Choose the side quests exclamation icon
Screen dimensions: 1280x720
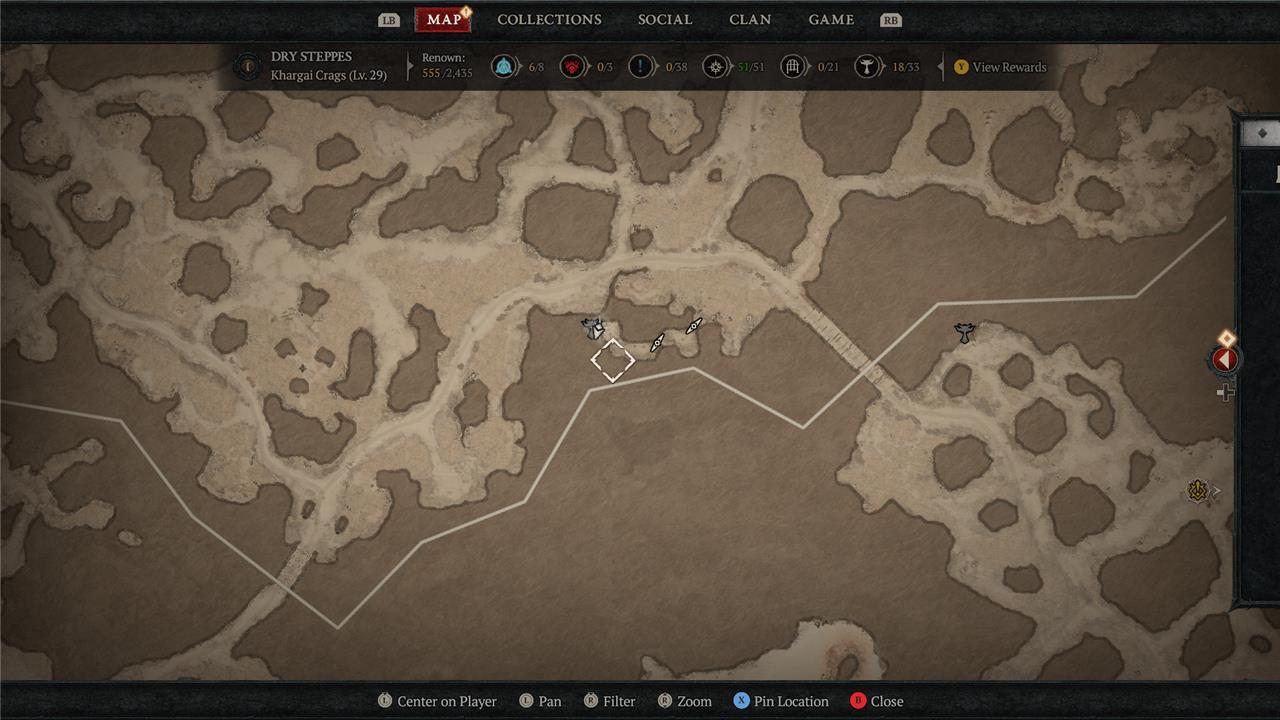[641, 67]
